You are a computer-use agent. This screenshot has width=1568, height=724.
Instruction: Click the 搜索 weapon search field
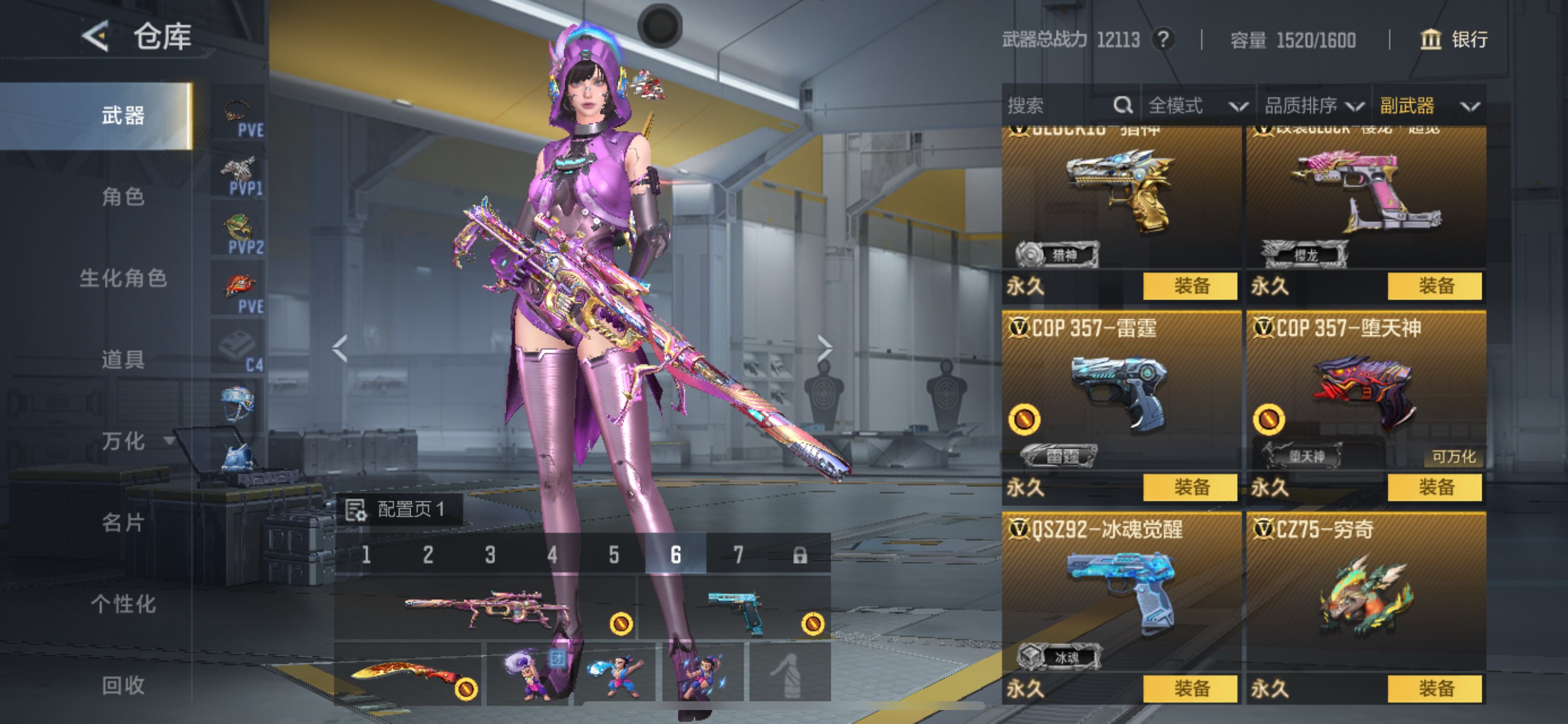click(x=1059, y=106)
